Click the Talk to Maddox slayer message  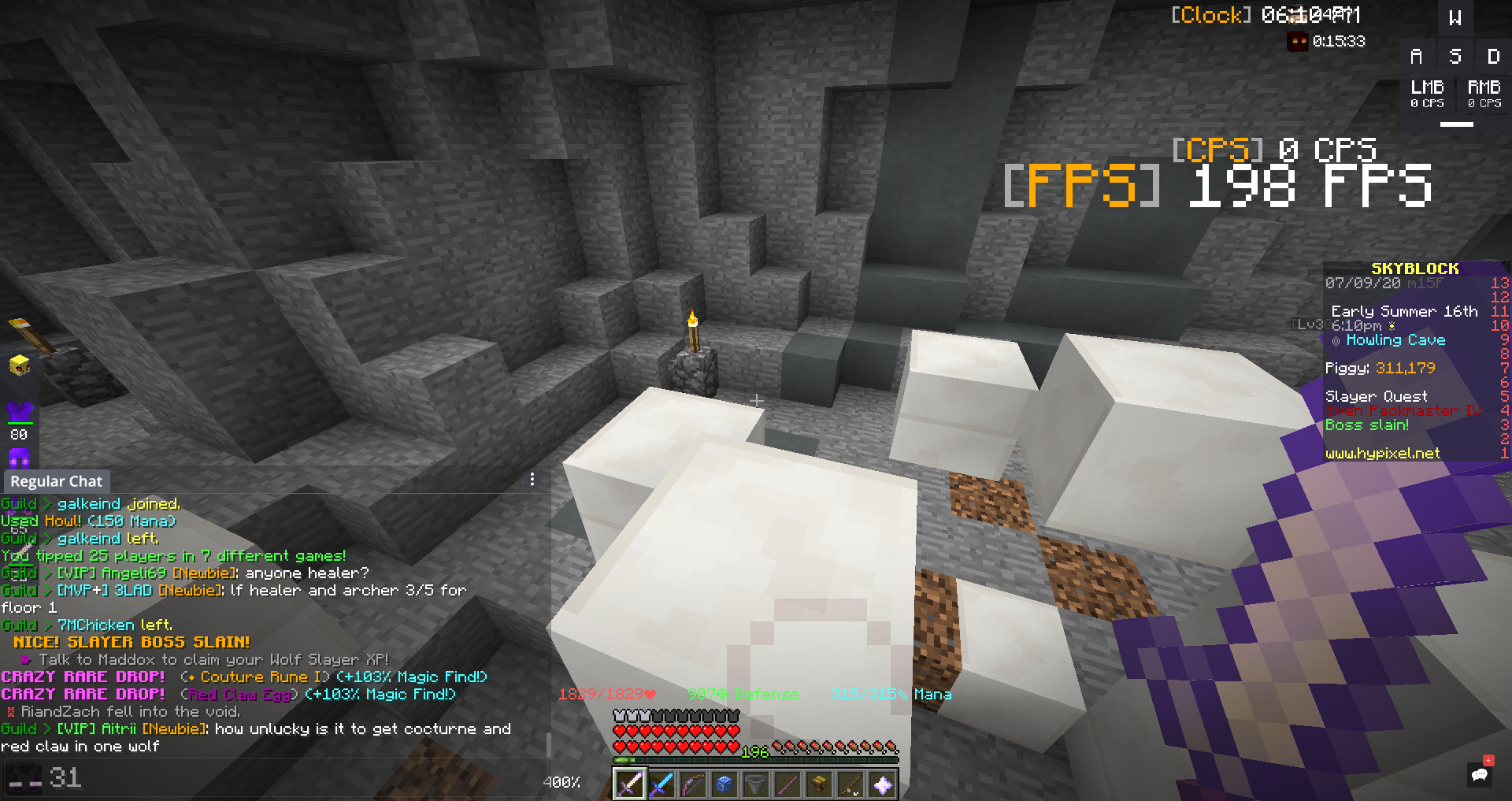[x=201, y=659]
